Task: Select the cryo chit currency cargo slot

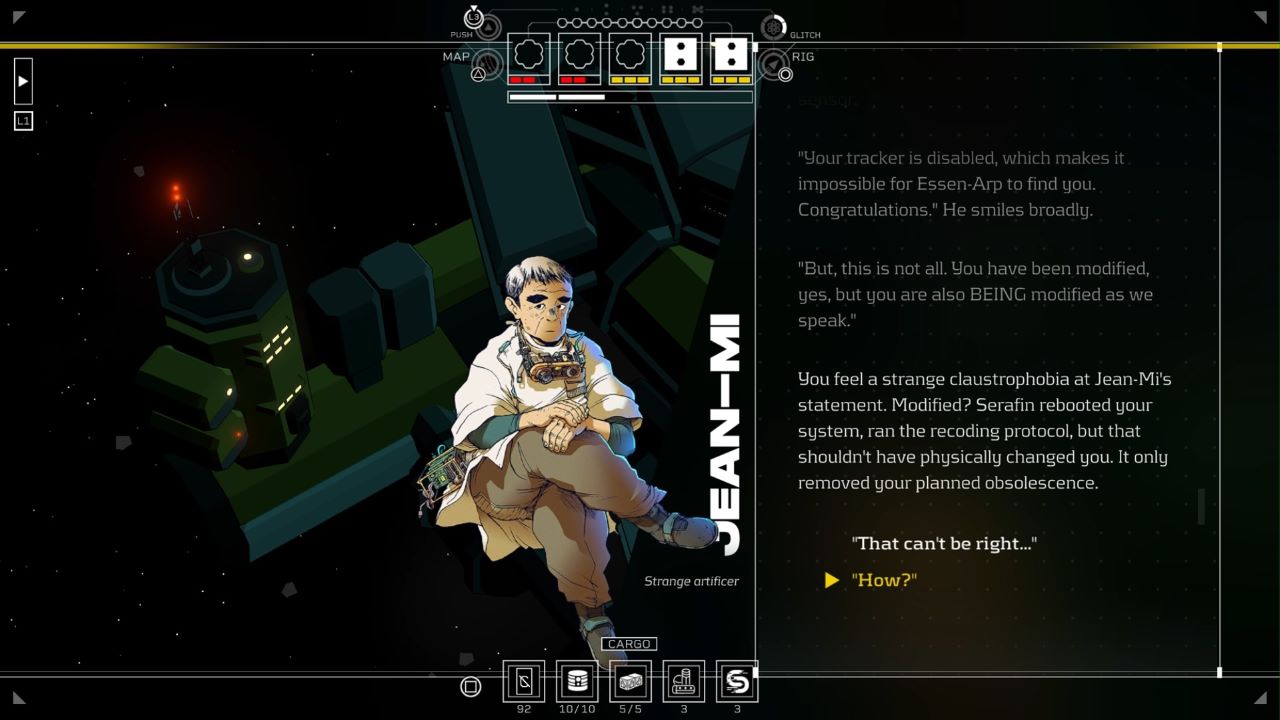Action: tap(524, 682)
